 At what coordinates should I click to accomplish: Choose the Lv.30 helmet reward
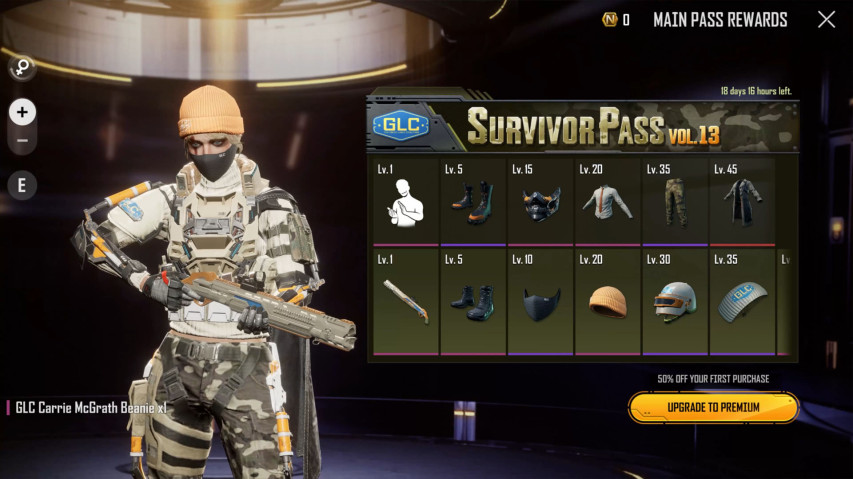pos(675,302)
